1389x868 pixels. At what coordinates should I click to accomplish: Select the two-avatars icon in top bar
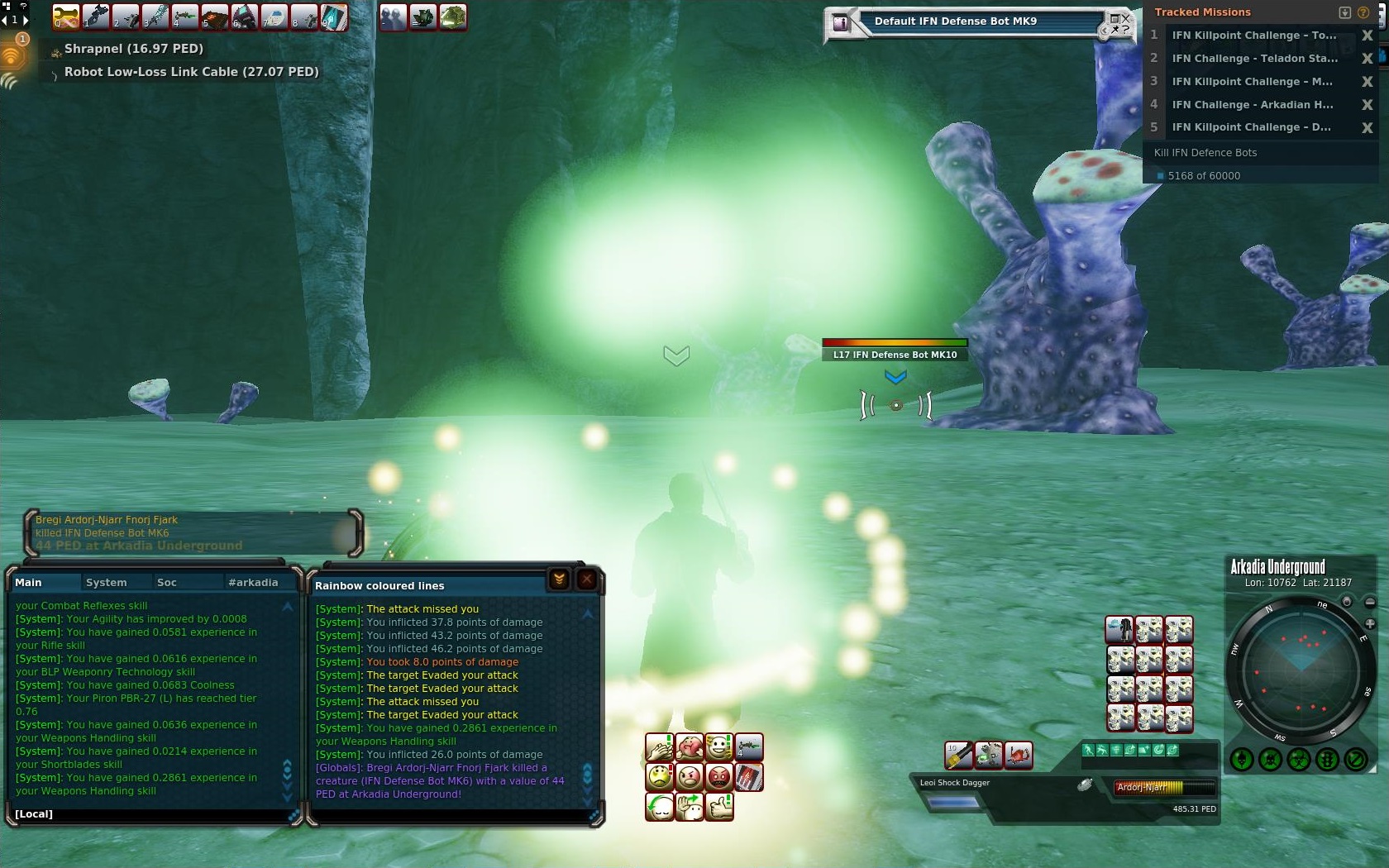pos(394,17)
